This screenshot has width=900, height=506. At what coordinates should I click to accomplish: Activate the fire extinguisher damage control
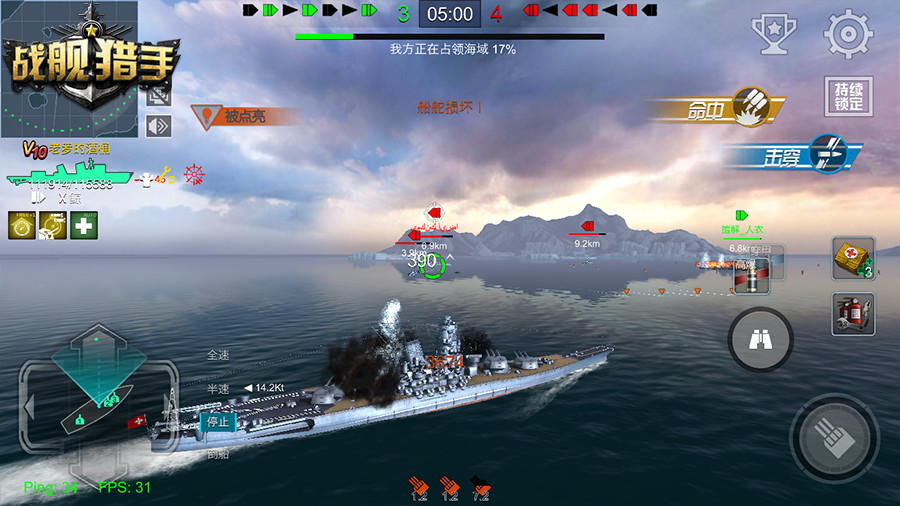point(853,314)
